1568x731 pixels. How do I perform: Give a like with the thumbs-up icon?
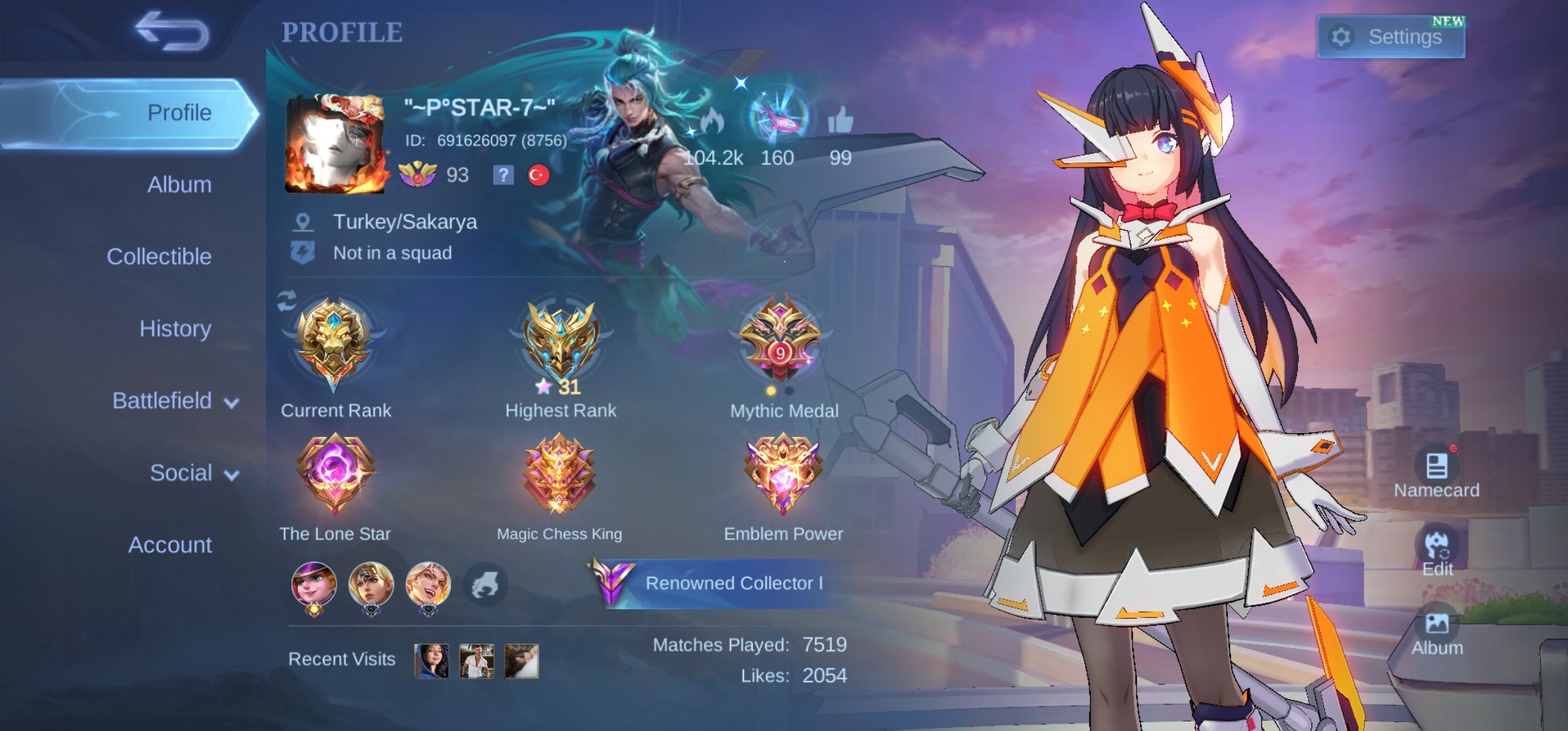840,122
